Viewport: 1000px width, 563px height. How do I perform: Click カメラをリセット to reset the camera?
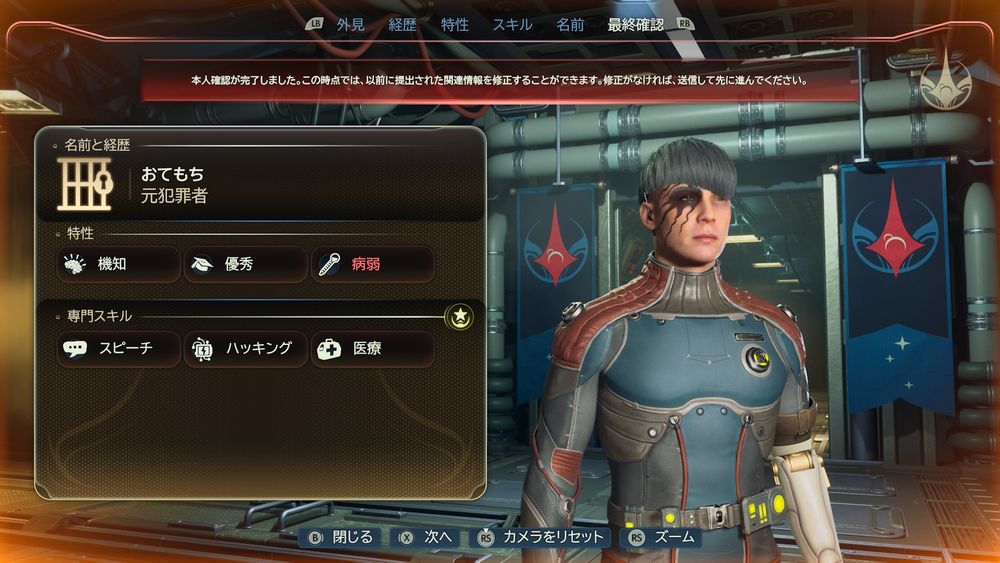543,537
